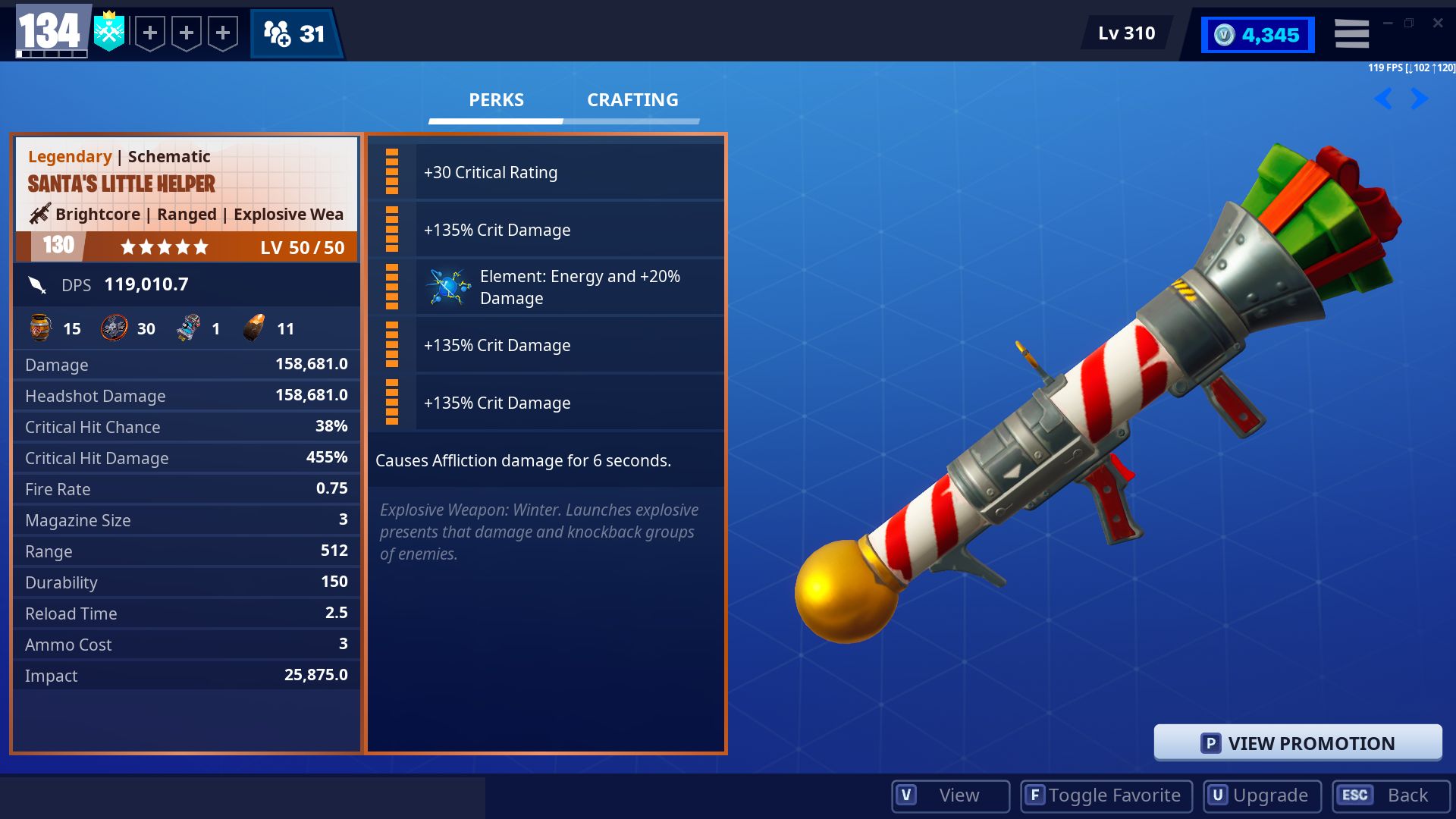Click the left navigation arrow
Image resolution: width=1456 pixels, height=819 pixels.
pos(1382,99)
